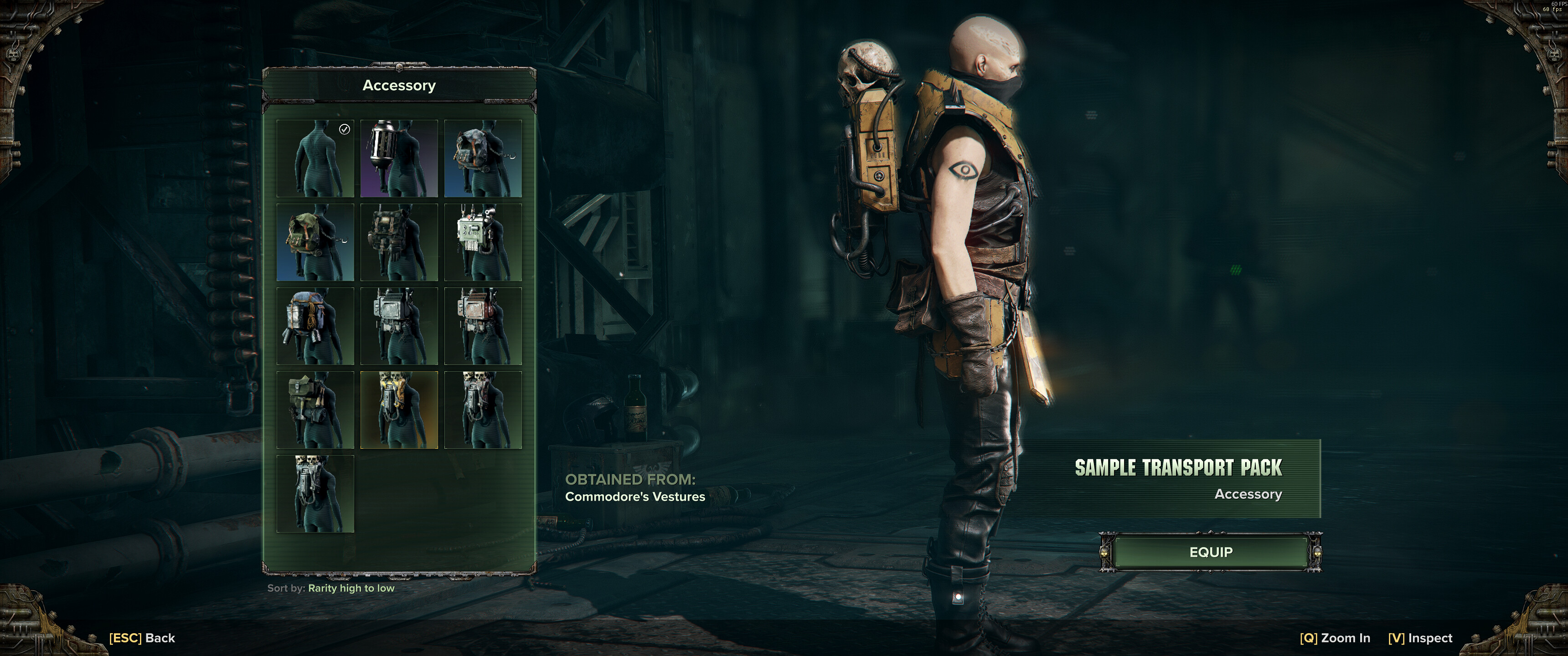1568x656 pixels.
Task: Select the blue bedroll pack with rope
Action: pos(315,326)
